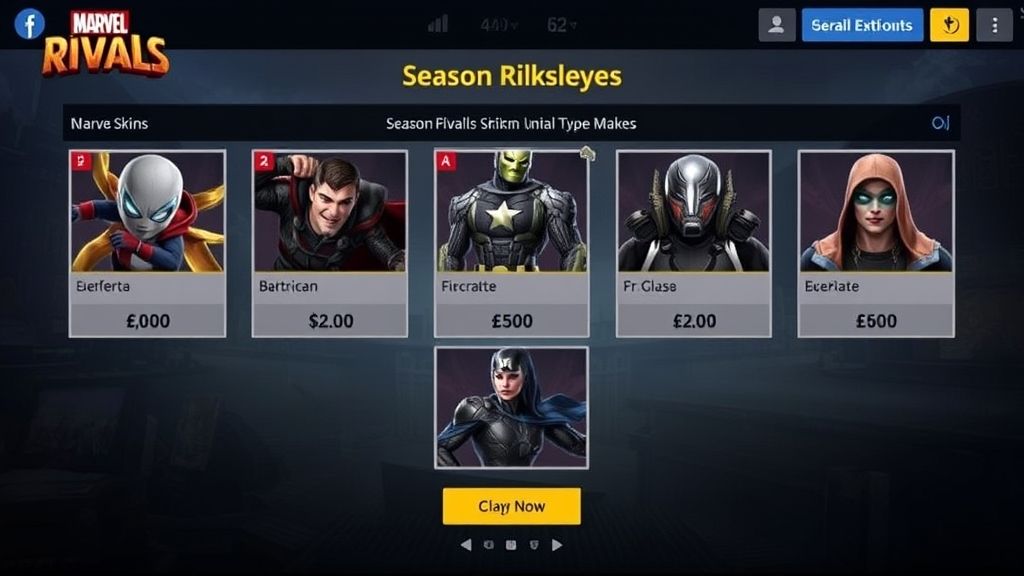Go to the next page arrow
This screenshot has height=576, width=1024.
[557, 545]
